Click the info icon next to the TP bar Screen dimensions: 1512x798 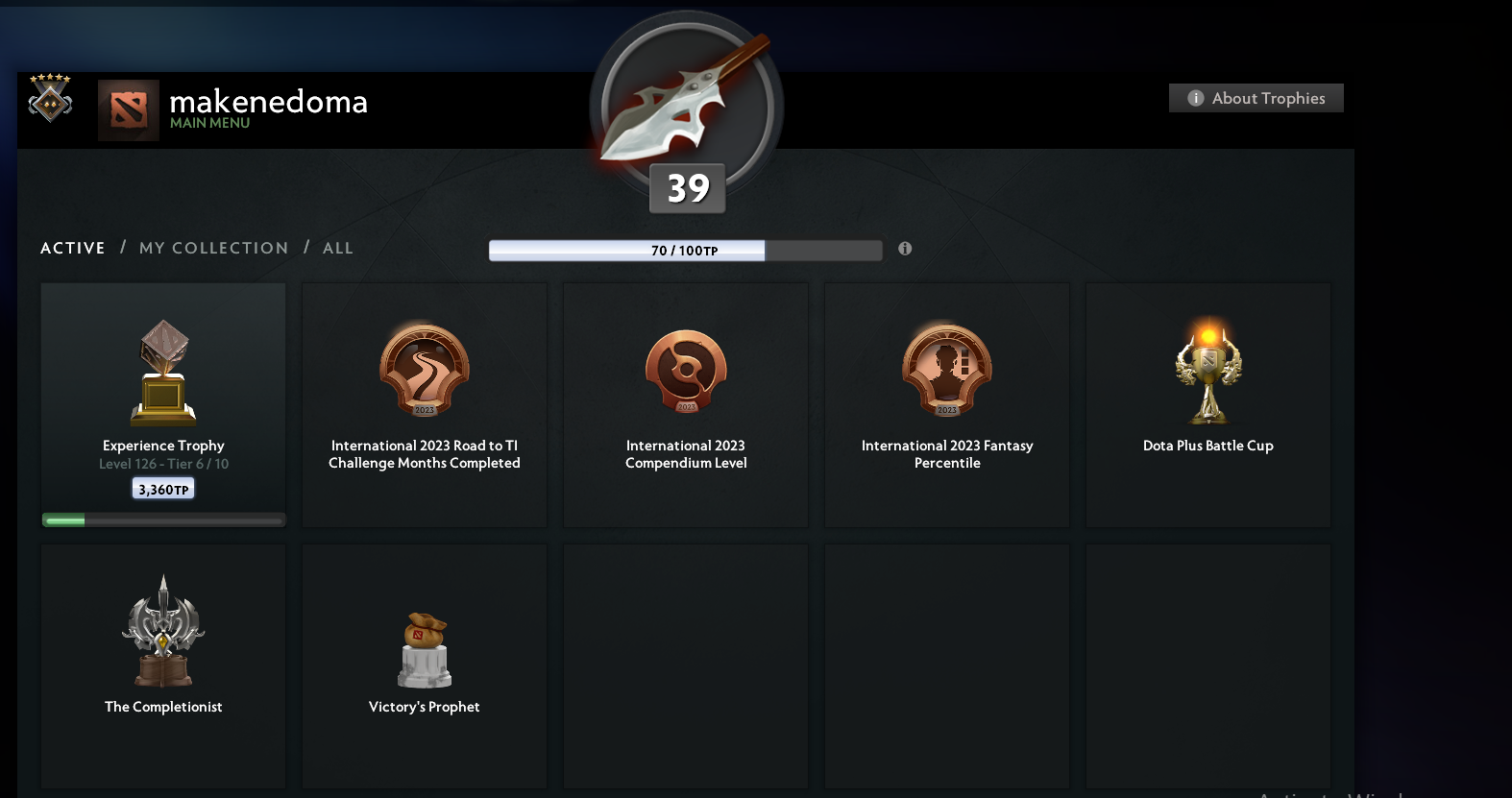(904, 248)
